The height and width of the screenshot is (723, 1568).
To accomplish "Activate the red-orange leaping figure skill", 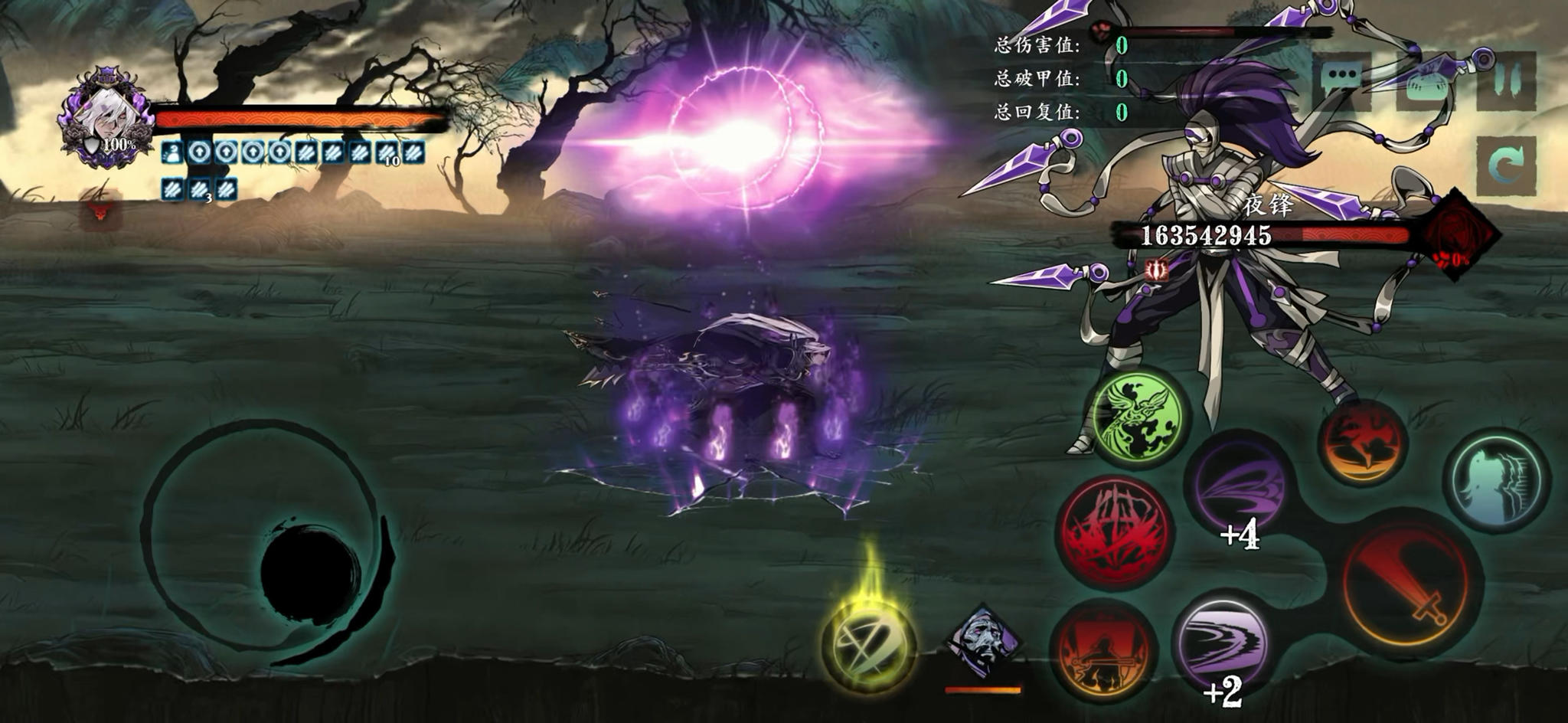I will (x=1364, y=443).
